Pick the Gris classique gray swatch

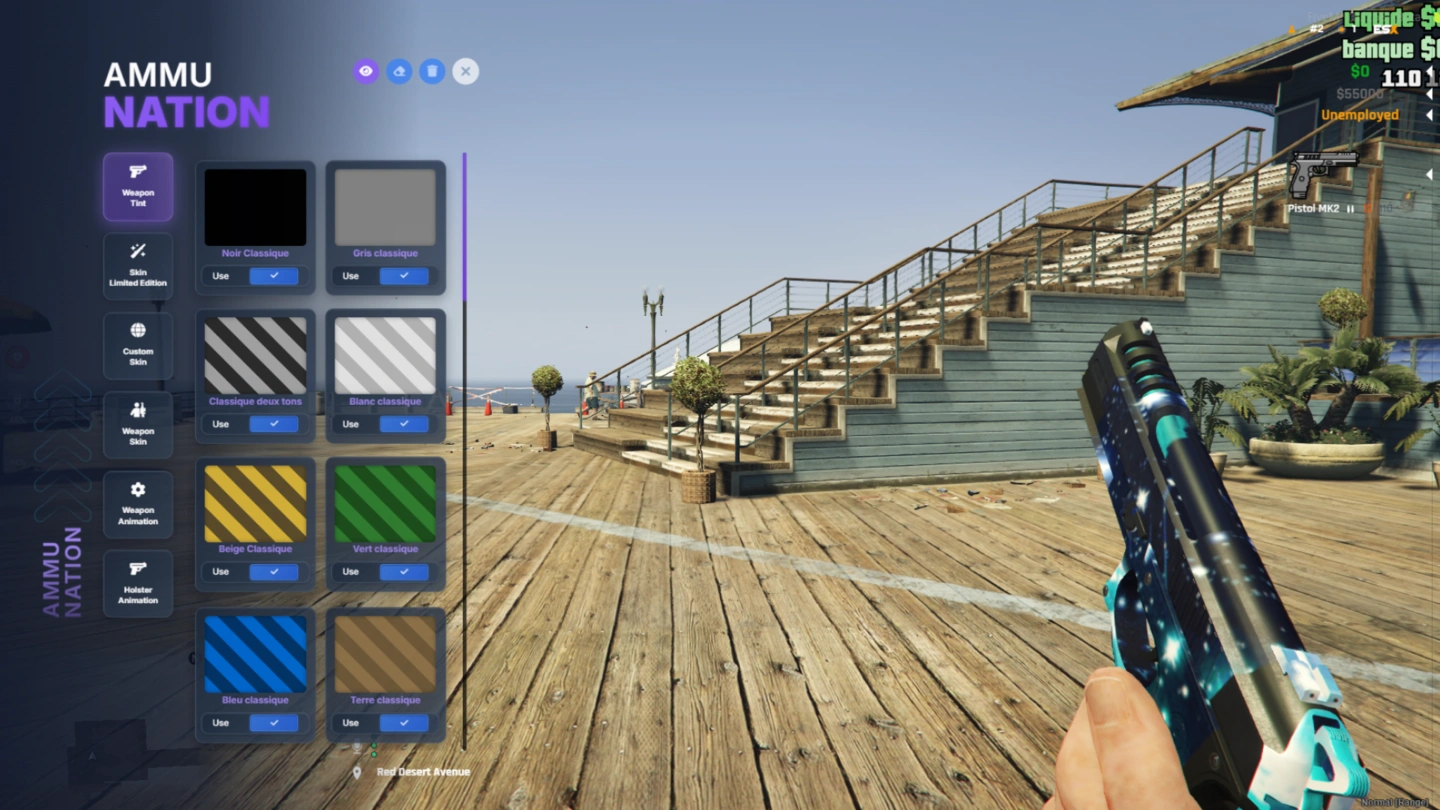tap(385, 207)
